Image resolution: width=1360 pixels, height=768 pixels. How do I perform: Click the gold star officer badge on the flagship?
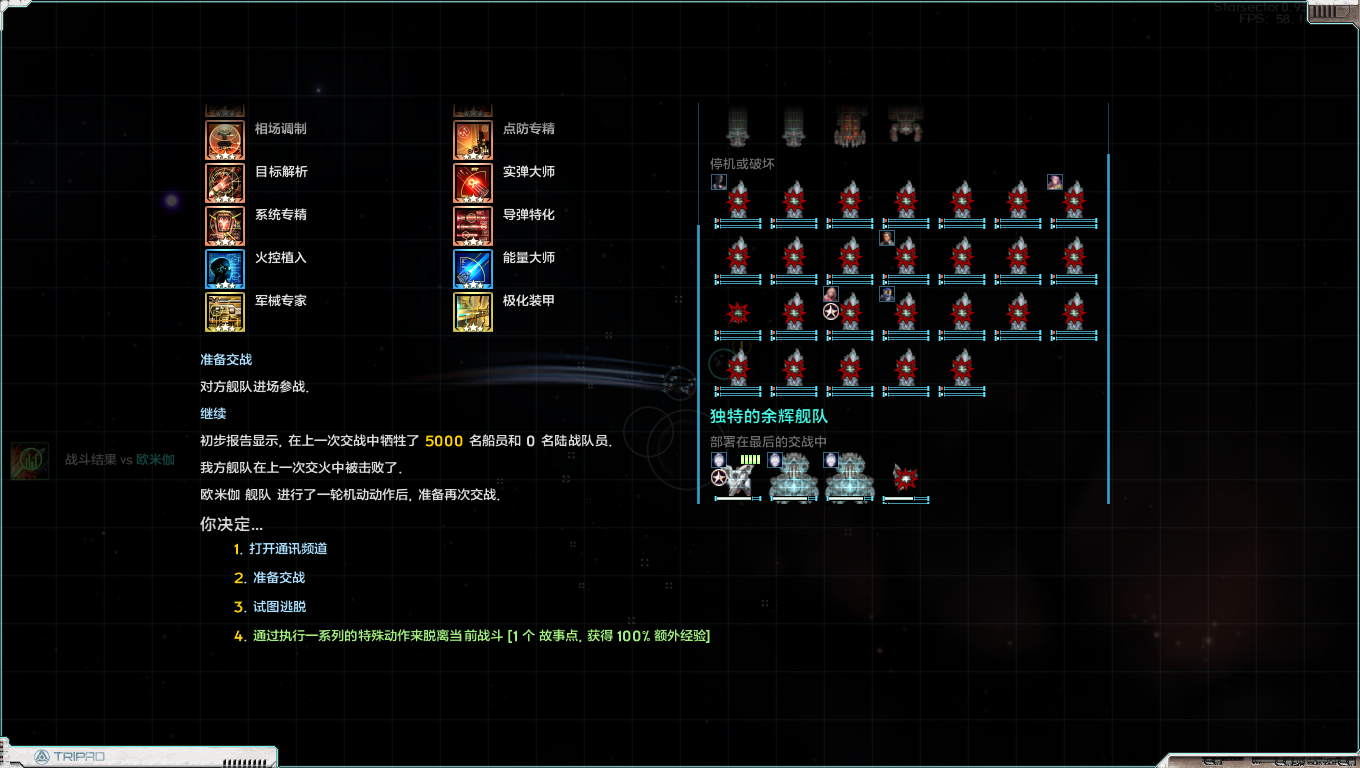[718, 479]
